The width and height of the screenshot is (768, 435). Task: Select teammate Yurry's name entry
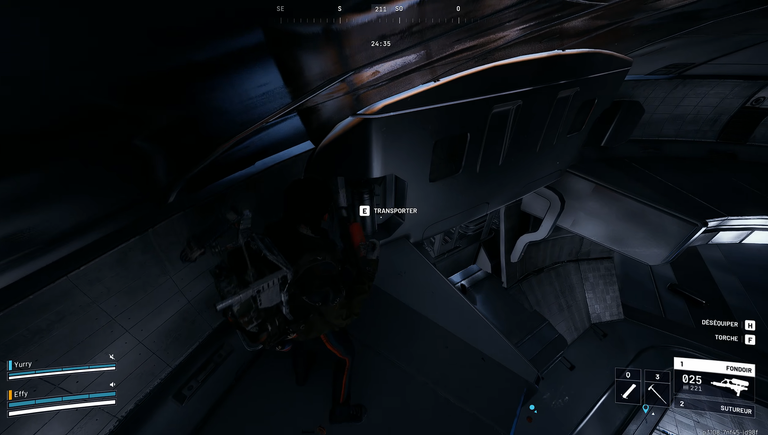[23, 365]
